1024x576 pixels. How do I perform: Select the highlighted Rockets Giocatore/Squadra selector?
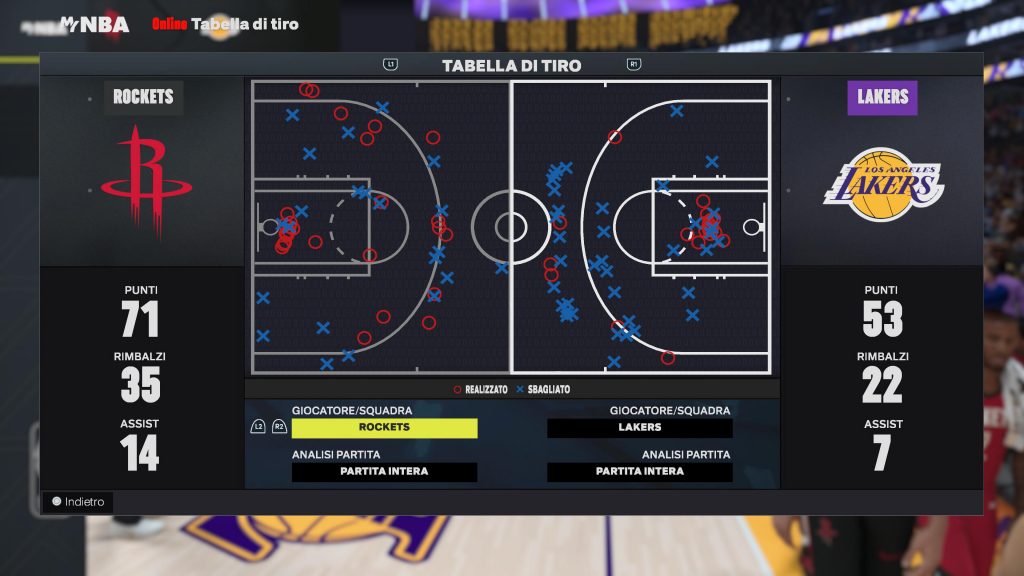[384, 428]
